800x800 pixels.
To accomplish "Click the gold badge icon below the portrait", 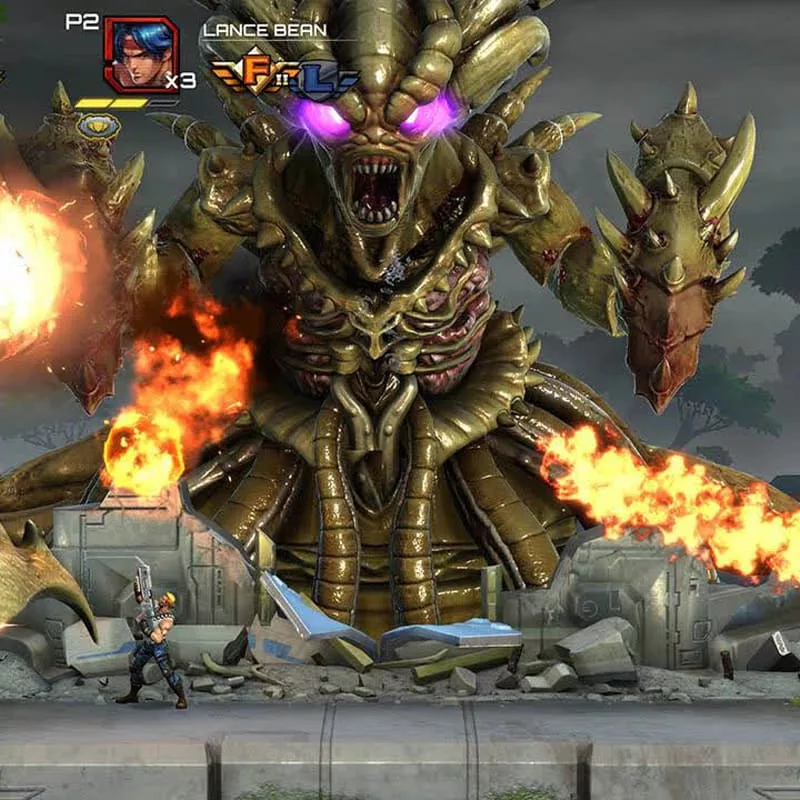I will point(101,126).
